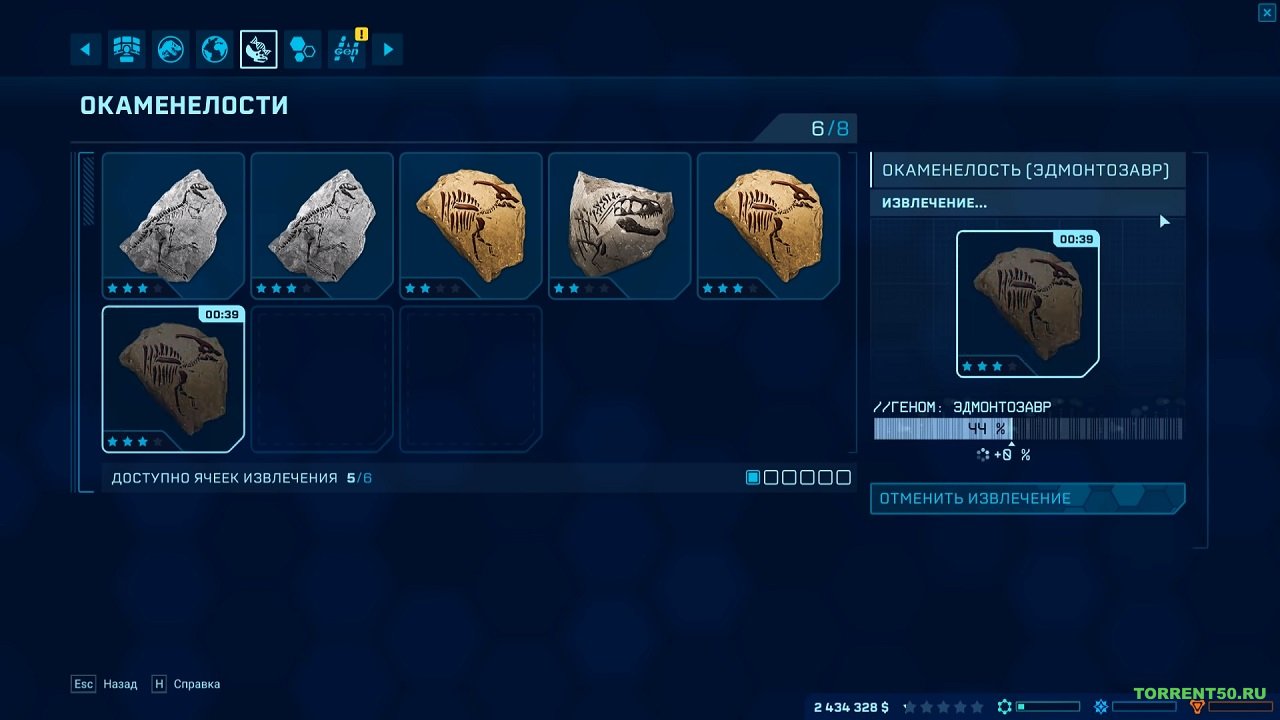The height and width of the screenshot is (720, 1280).
Task: Open the globe expeditions tab
Action: click(215, 49)
